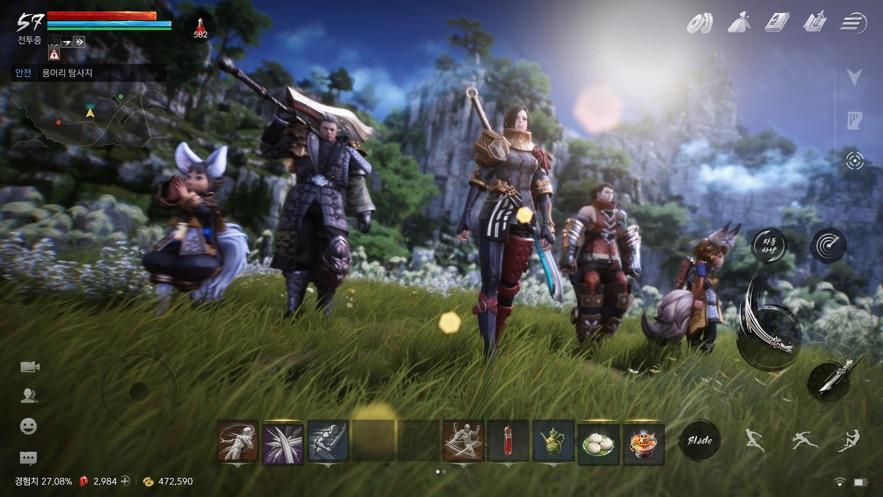
Task: Click the target lock crosshair icon
Action: (854, 160)
